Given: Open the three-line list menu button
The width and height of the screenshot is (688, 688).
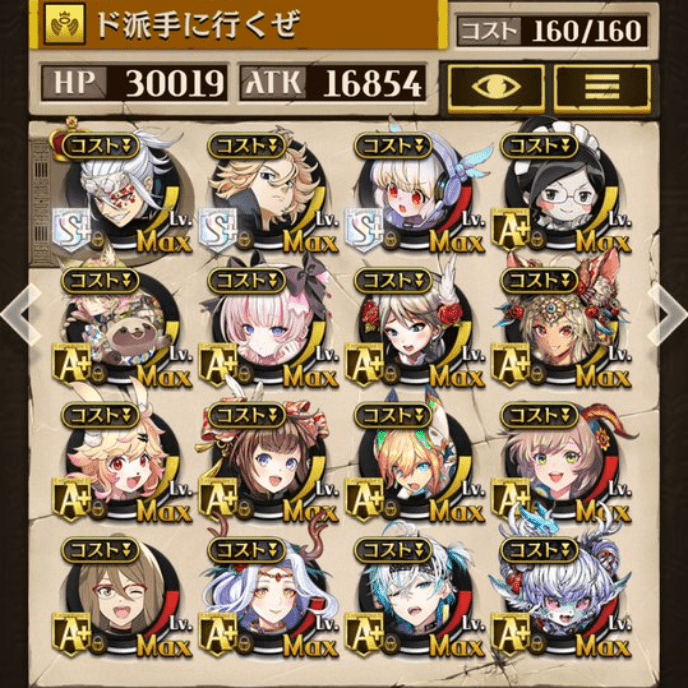Looking at the screenshot, I should coord(602,86).
